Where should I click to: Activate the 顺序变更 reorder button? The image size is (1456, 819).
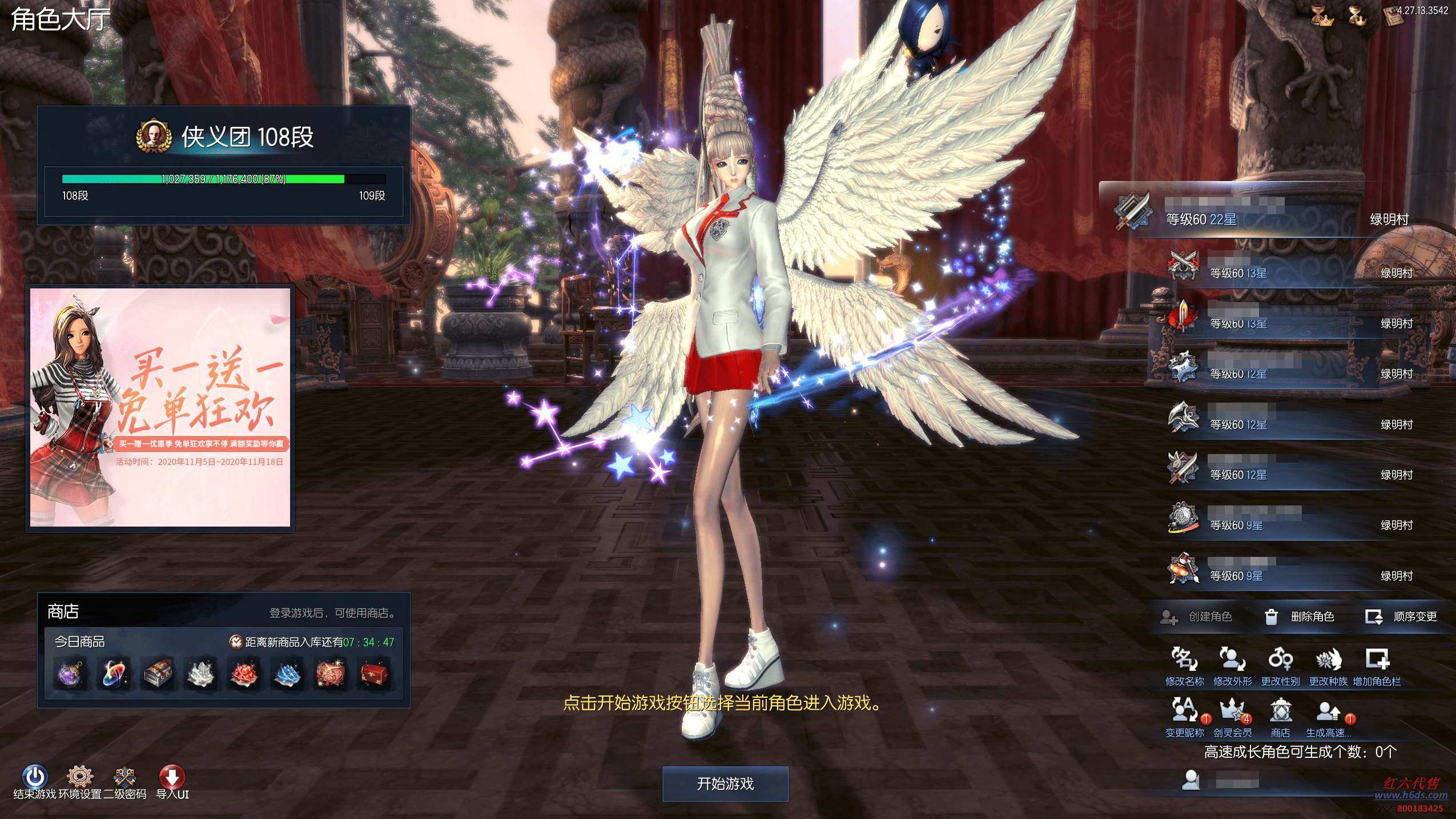pos(1401,617)
